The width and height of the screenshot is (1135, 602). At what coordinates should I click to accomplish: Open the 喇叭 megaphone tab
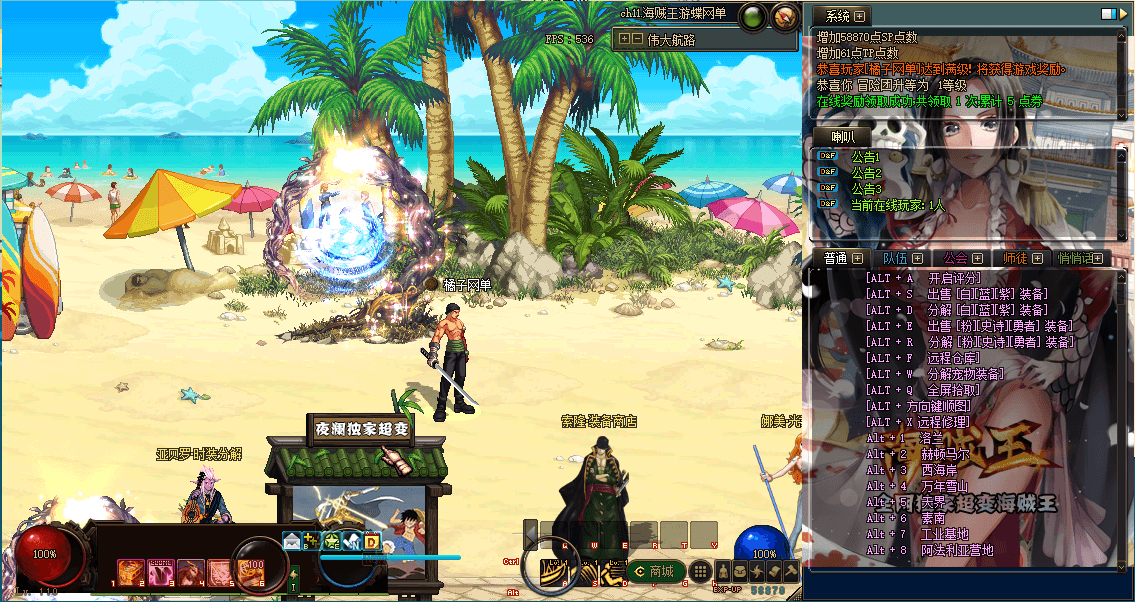click(836, 137)
